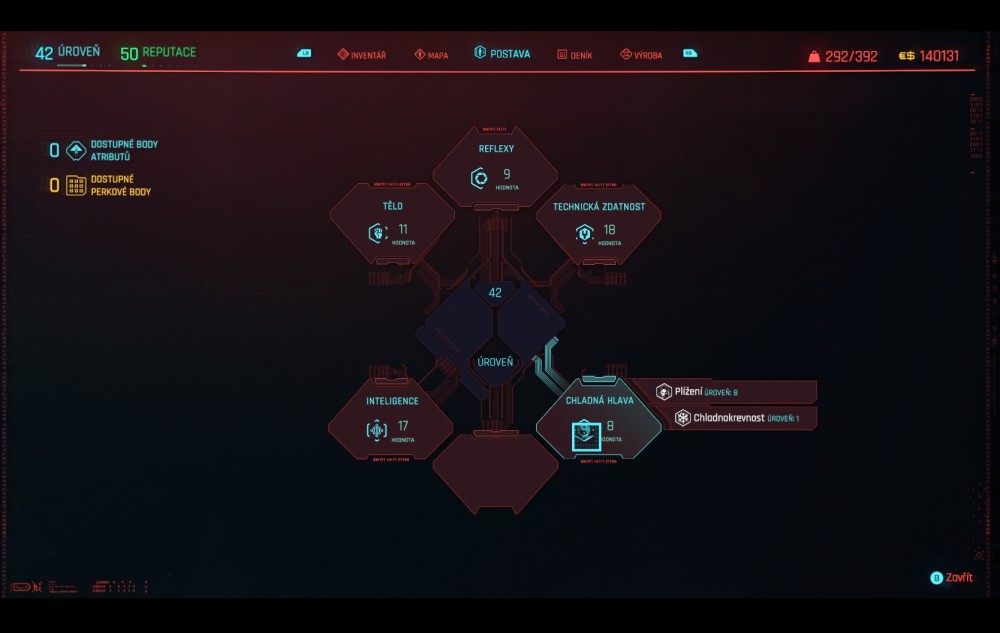Go to the Výroba crafting tab
The image size is (1000, 633).
(x=641, y=55)
